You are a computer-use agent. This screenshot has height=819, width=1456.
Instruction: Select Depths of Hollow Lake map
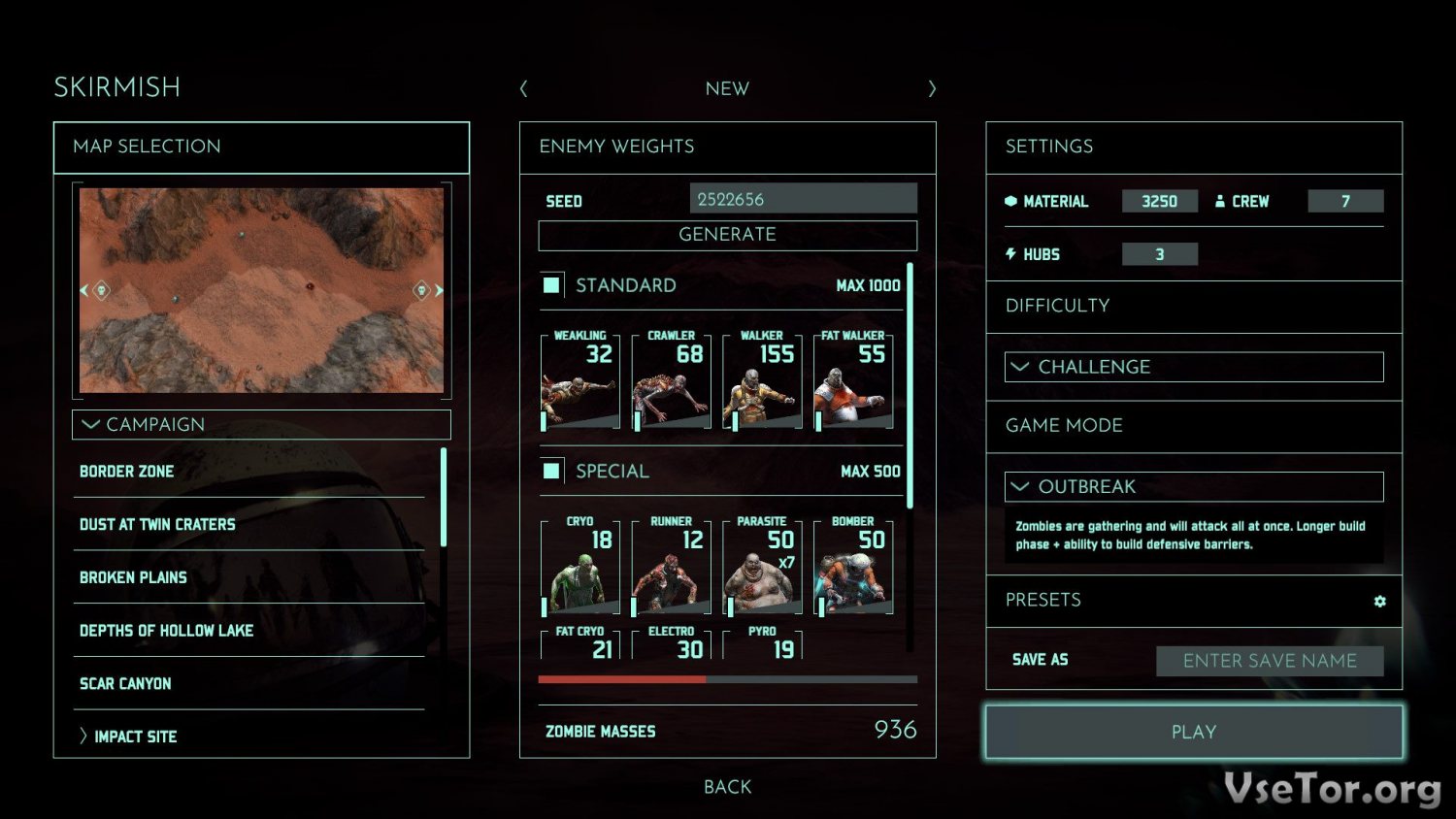(x=166, y=631)
